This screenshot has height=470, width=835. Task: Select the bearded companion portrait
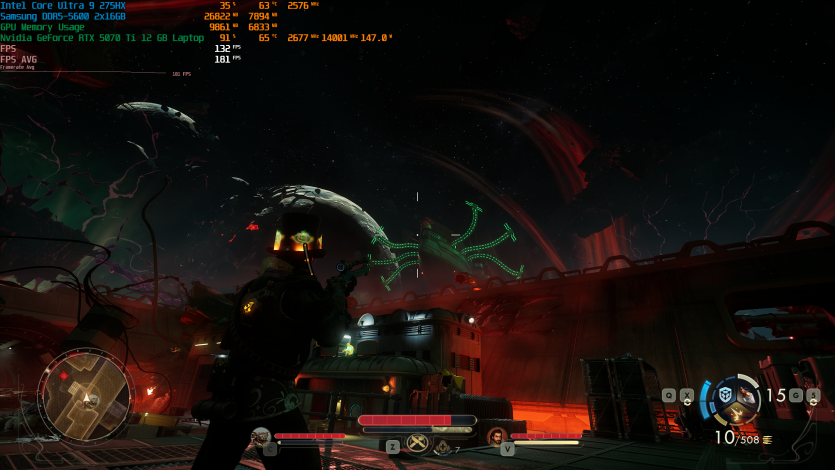(x=497, y=437)
